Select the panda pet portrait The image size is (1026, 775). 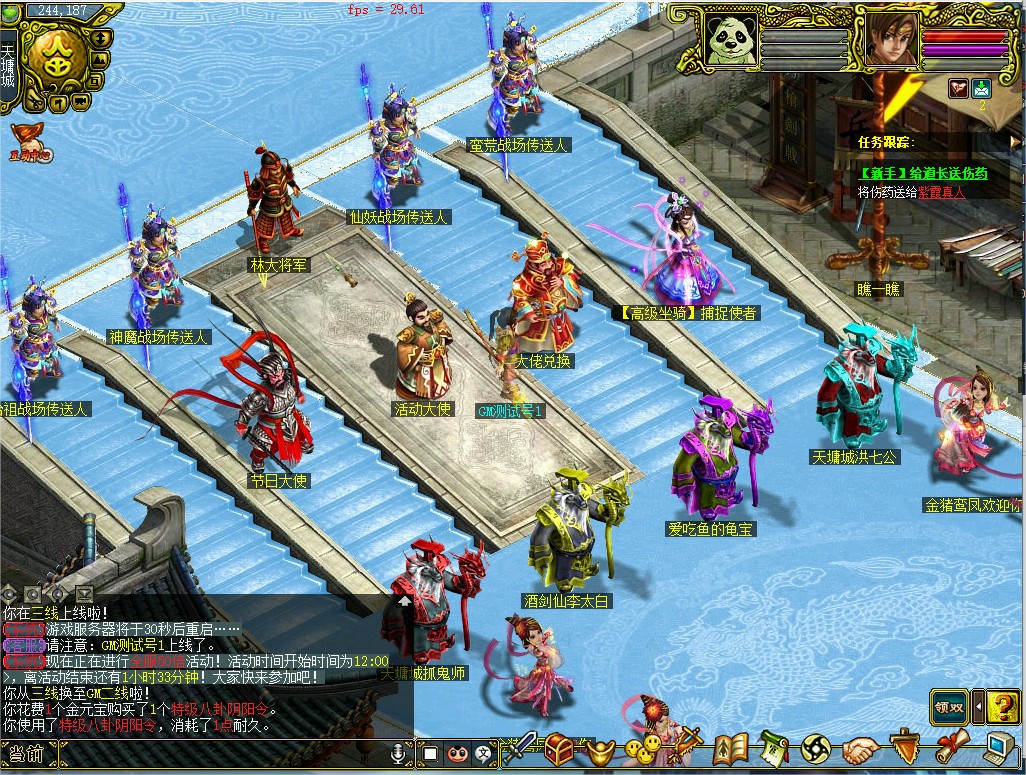click(731, 39)
